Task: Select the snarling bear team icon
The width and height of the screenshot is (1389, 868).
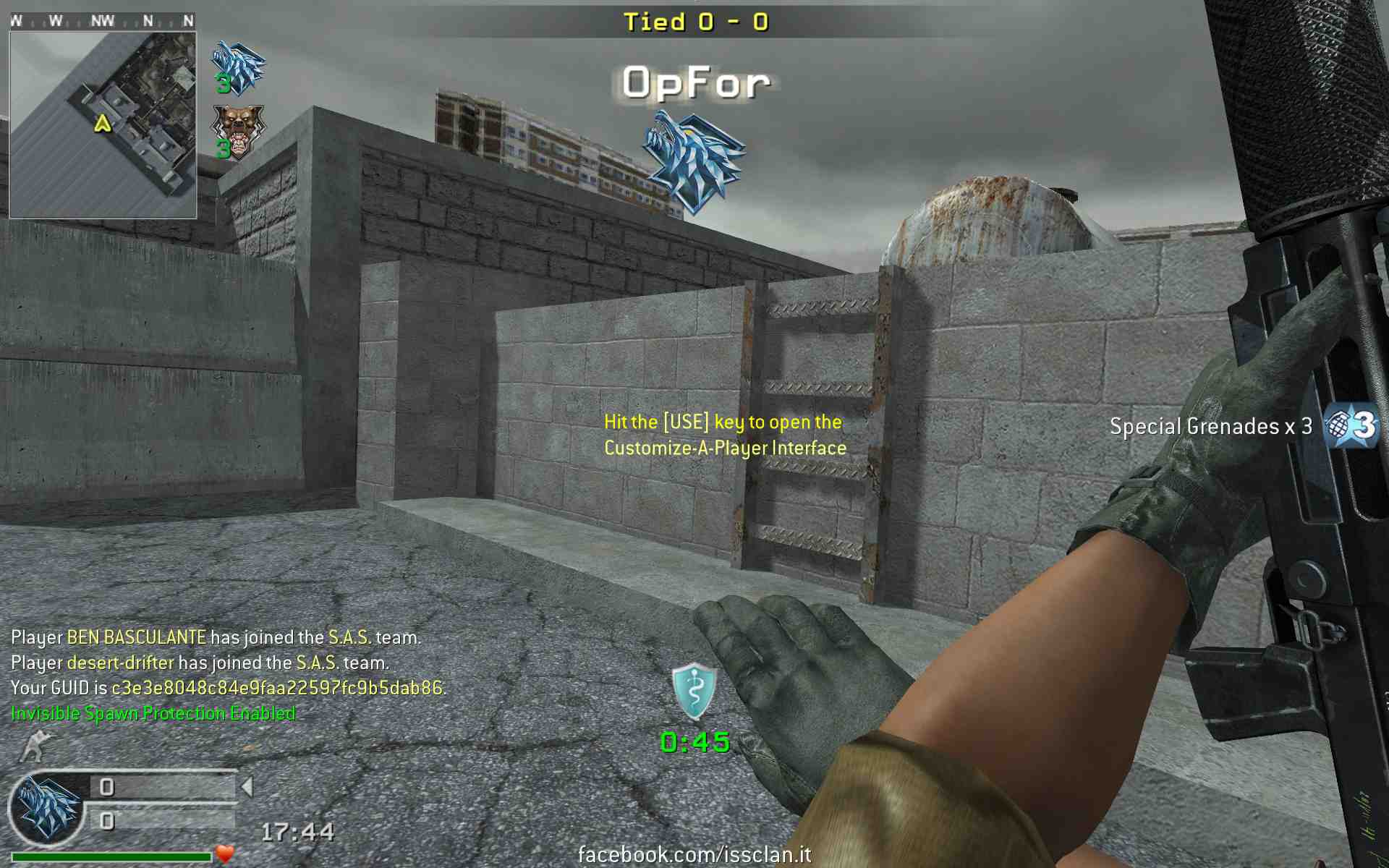Action: click(x=238, y=132)
